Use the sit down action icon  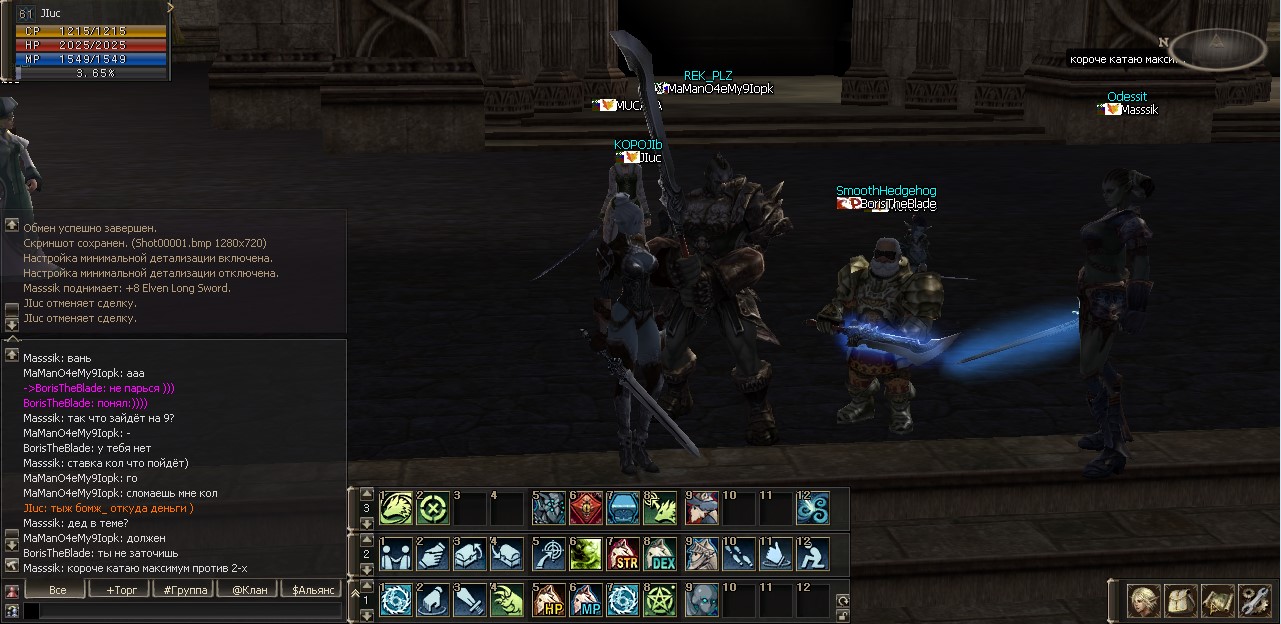click(814, 554)
